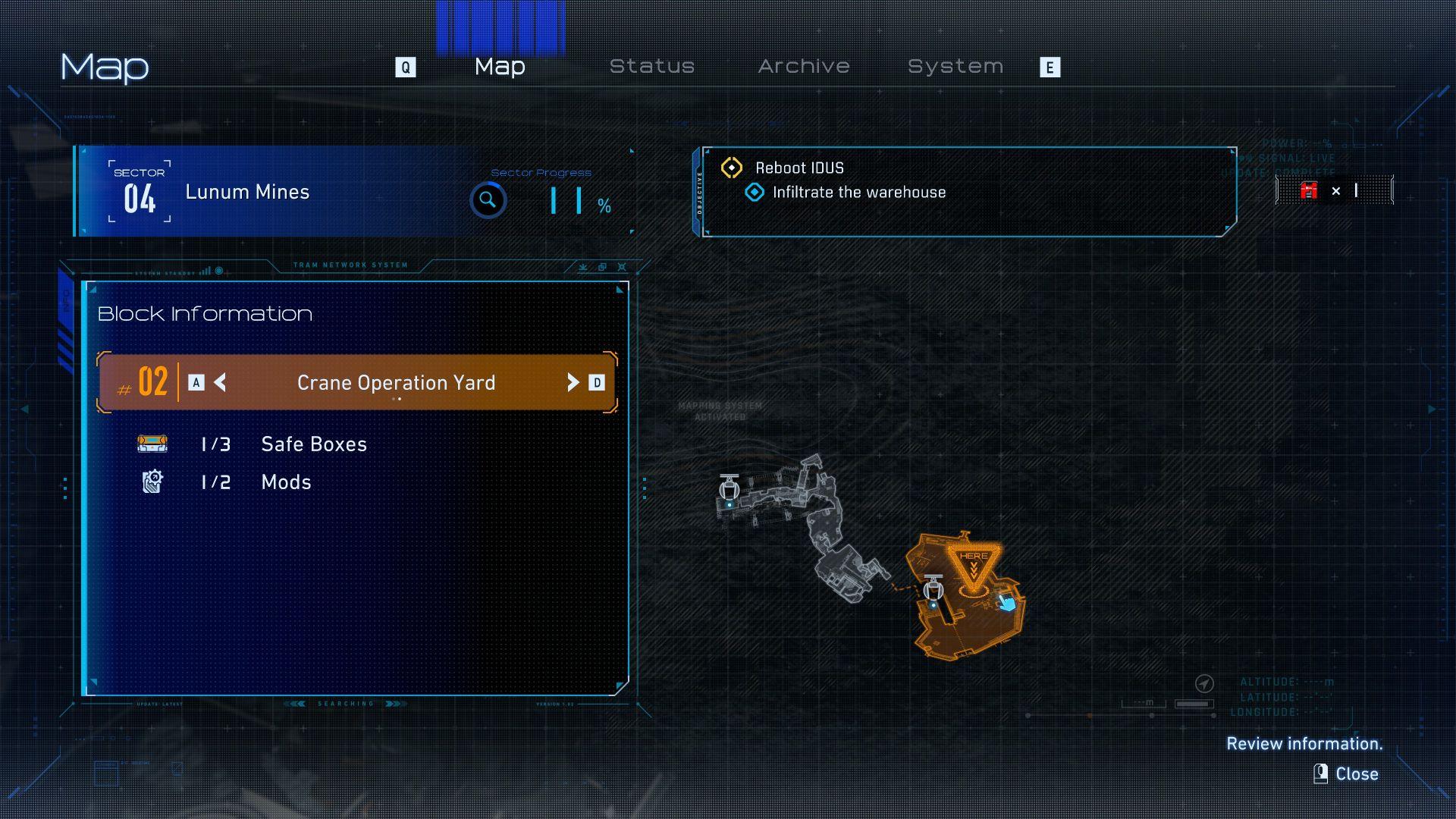
Task: Select the Map tab
Action: 500,67
